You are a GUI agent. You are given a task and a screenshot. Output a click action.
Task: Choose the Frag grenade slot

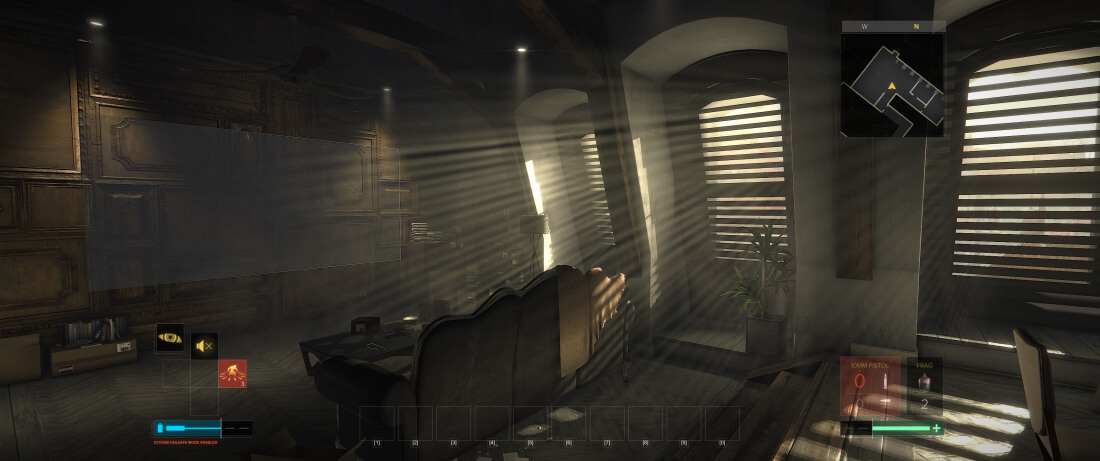[925, 386]
